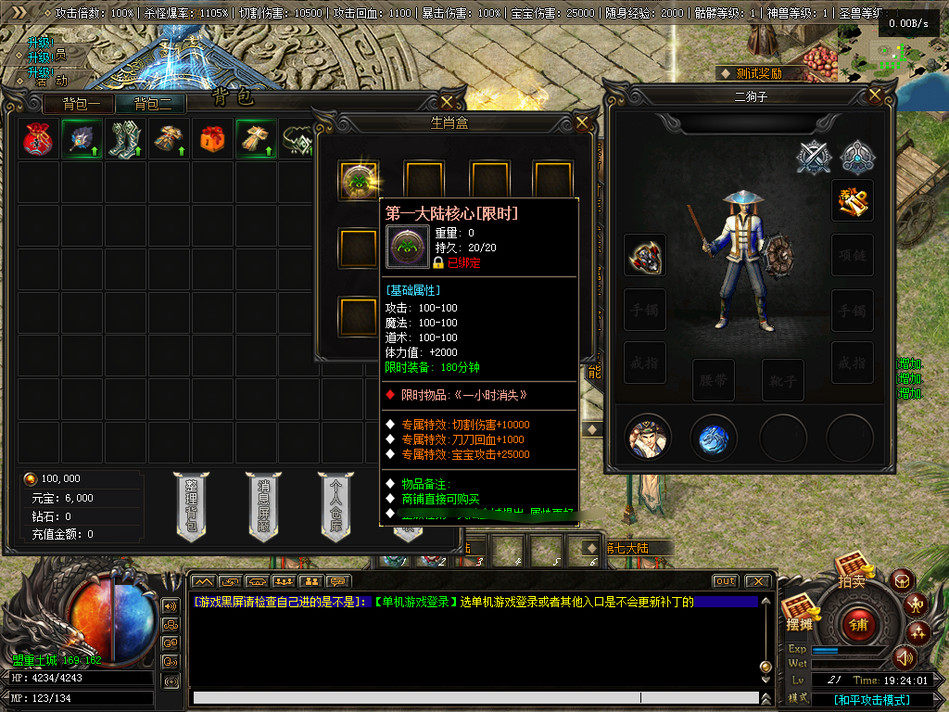This screenshot has height=712, width=949.
Task: Click the round red 铺 shop button
Action: click(858, 627)
